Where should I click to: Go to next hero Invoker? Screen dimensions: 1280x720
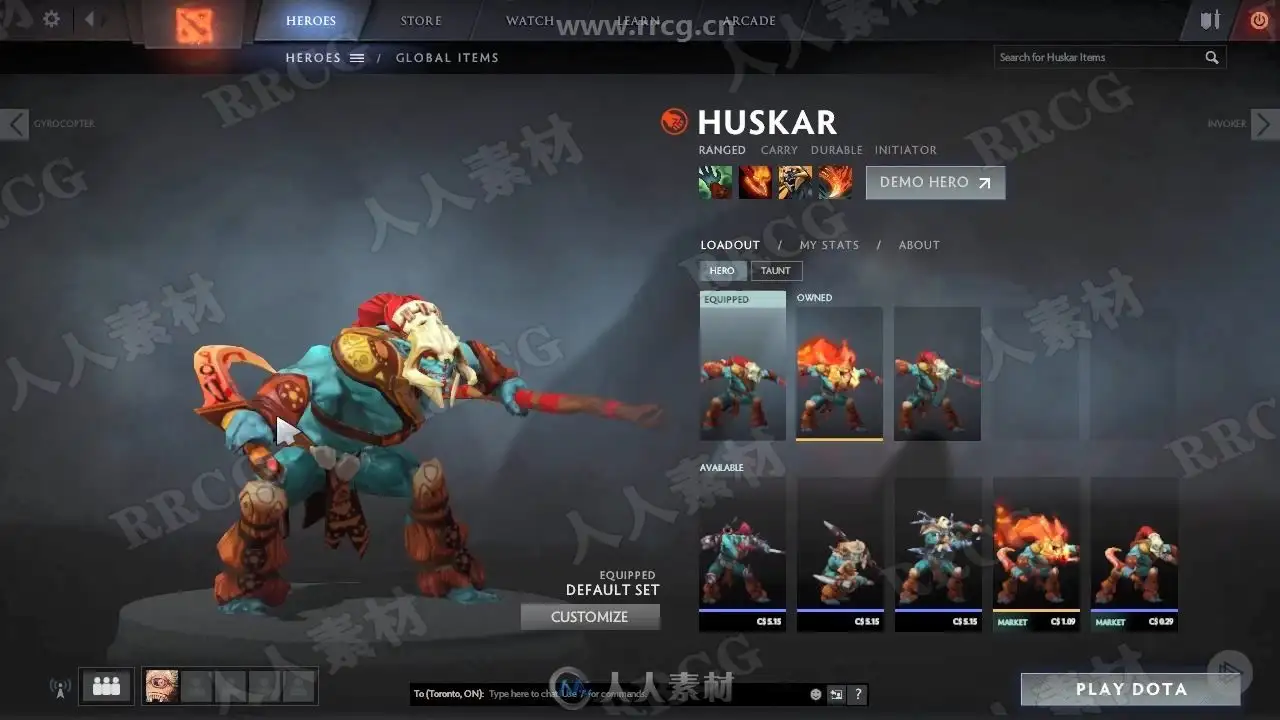pyautogui.click(x=1264, y=124)
